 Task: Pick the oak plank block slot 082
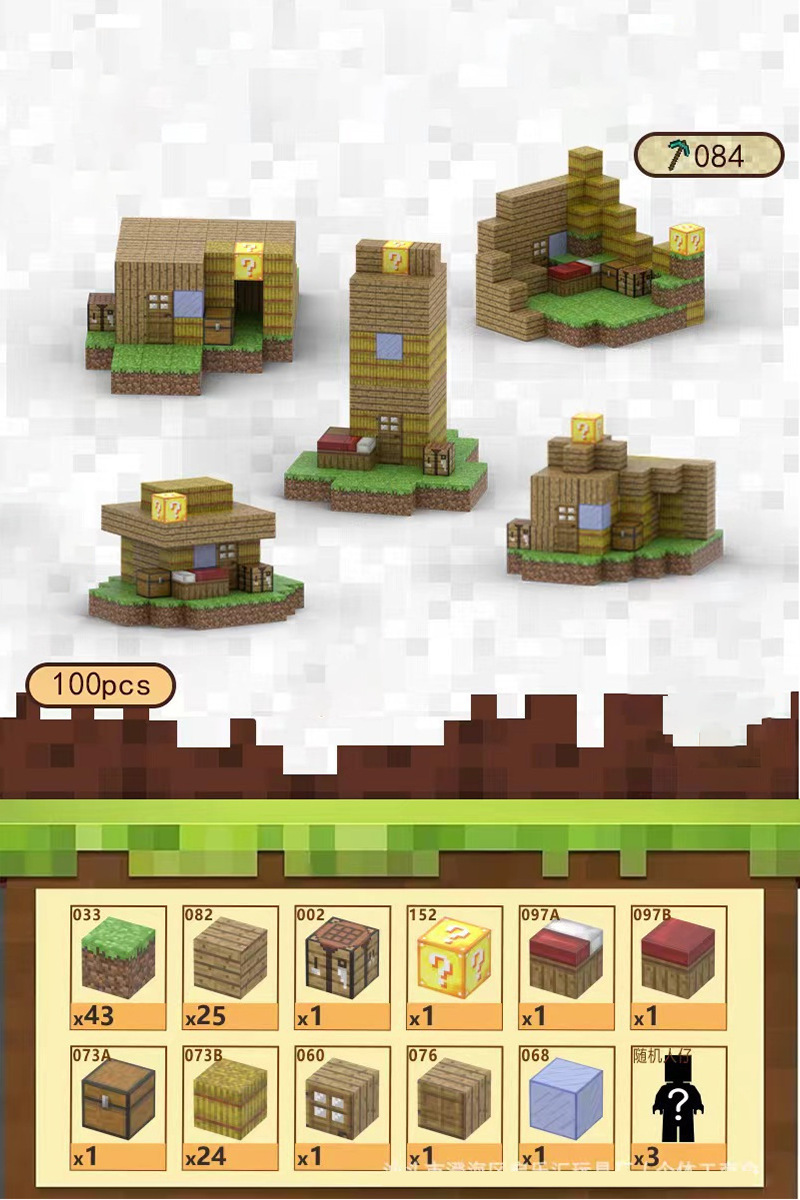[x=231, y=966]
